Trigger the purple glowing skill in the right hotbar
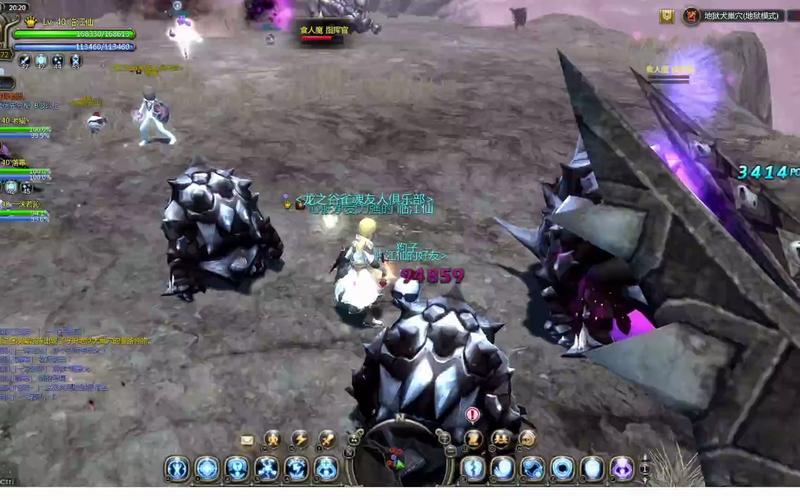The width and height of the screenshot is (800, 500). pyautogui.click(x=623, y=468)
